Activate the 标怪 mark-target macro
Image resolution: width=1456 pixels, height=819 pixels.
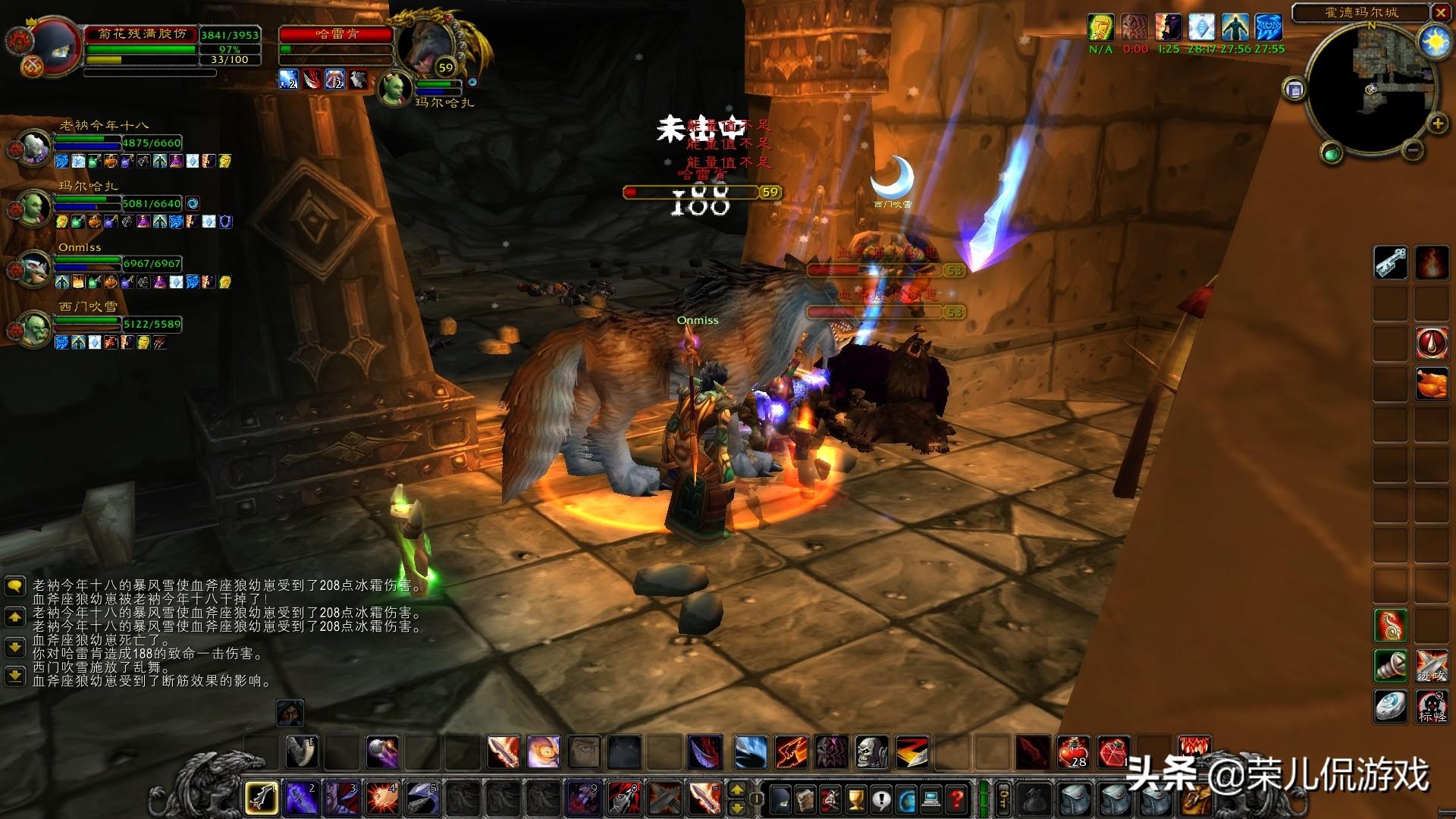1431,707
